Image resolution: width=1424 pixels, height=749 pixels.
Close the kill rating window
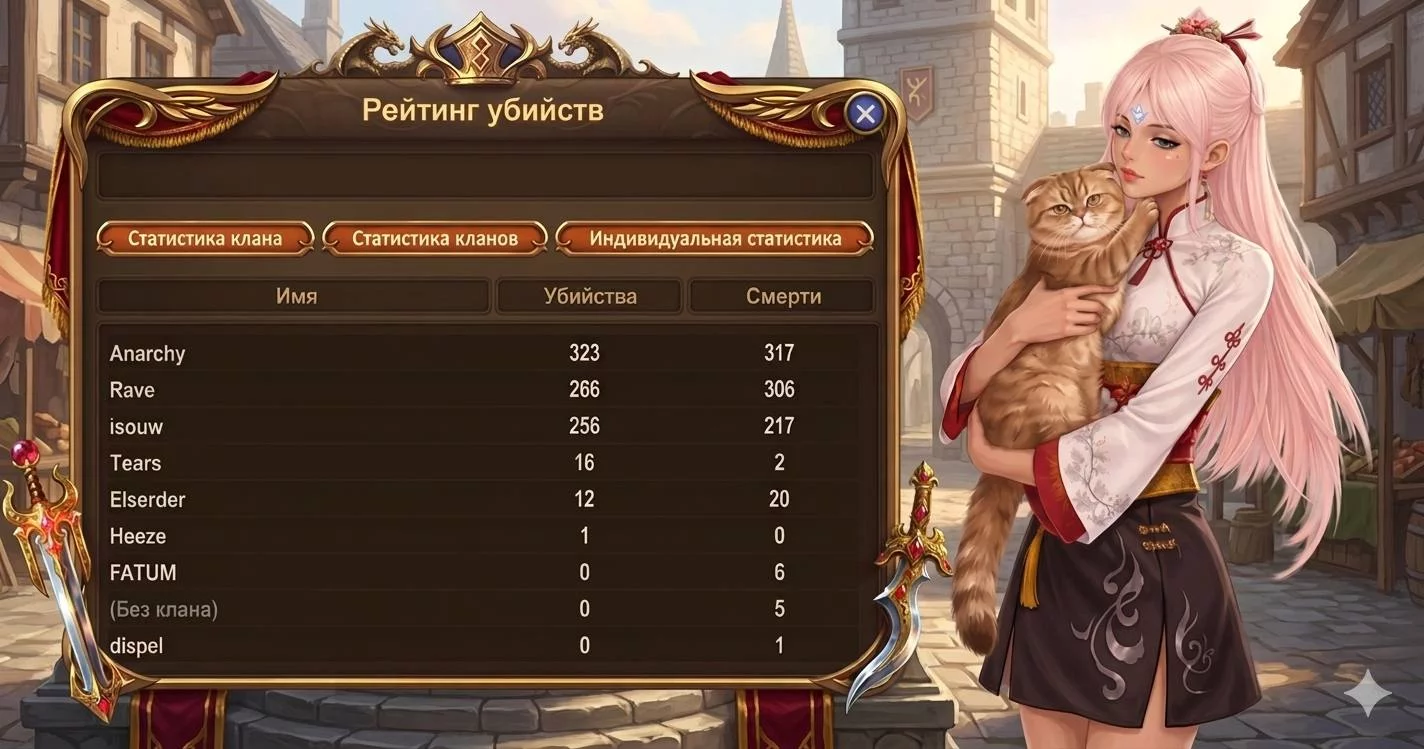(865, 114)
